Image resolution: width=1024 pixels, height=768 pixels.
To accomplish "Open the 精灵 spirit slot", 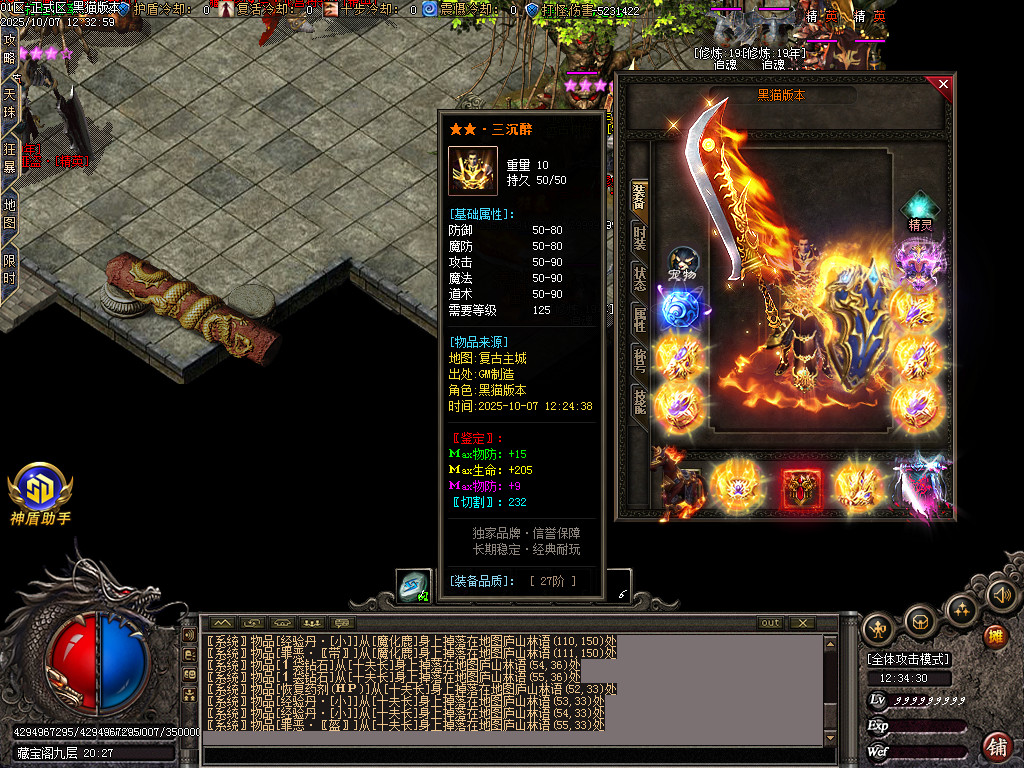I will click(920, 212).
